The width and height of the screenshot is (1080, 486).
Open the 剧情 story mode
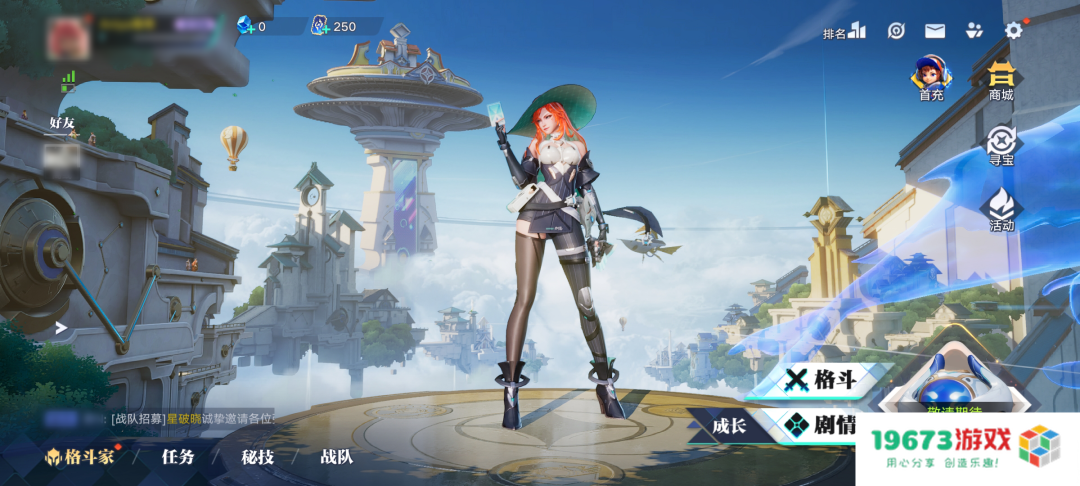click(822, 425)
